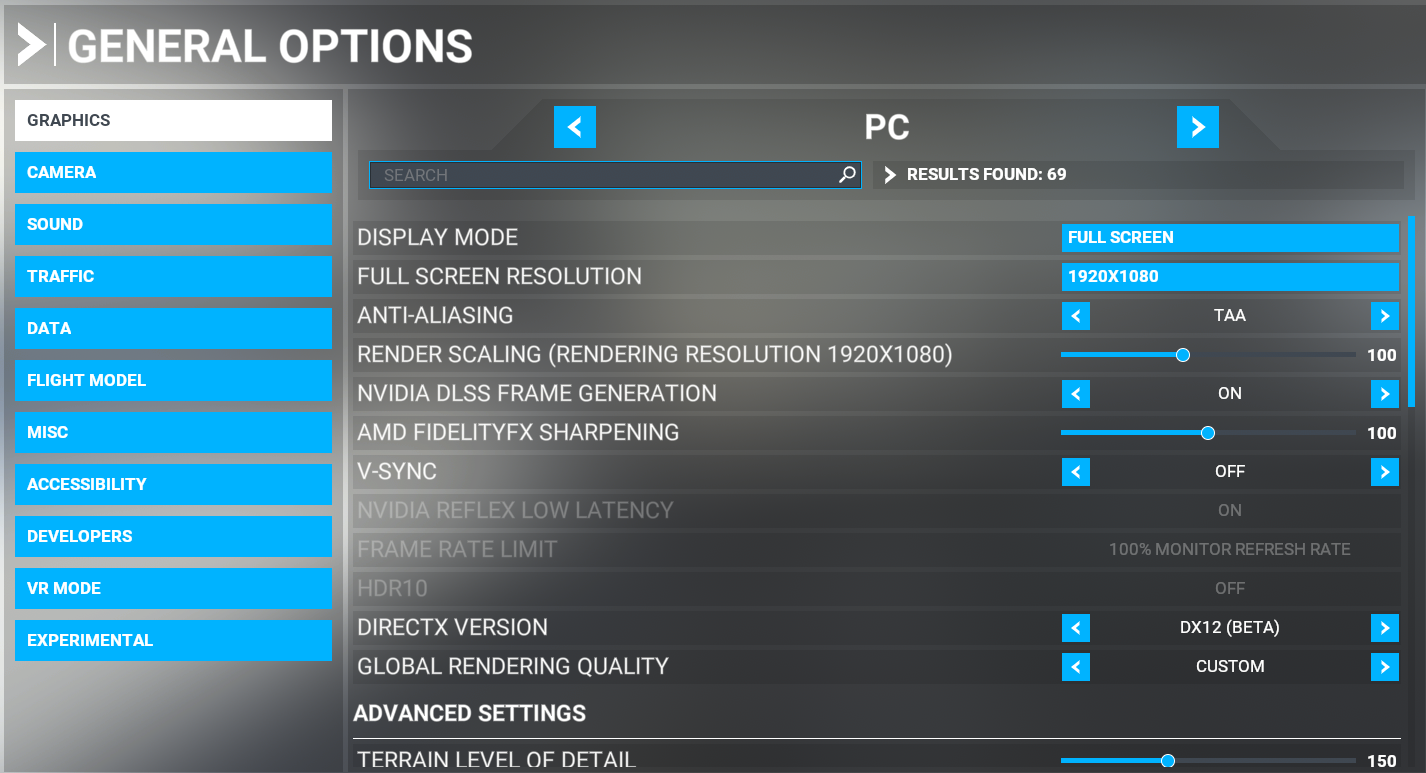Increase Anti-Aliasing with the right stepper arrow
The width and height of the screenshot is (1426, 773).
pyautogui.click(x=1385, y=315)
